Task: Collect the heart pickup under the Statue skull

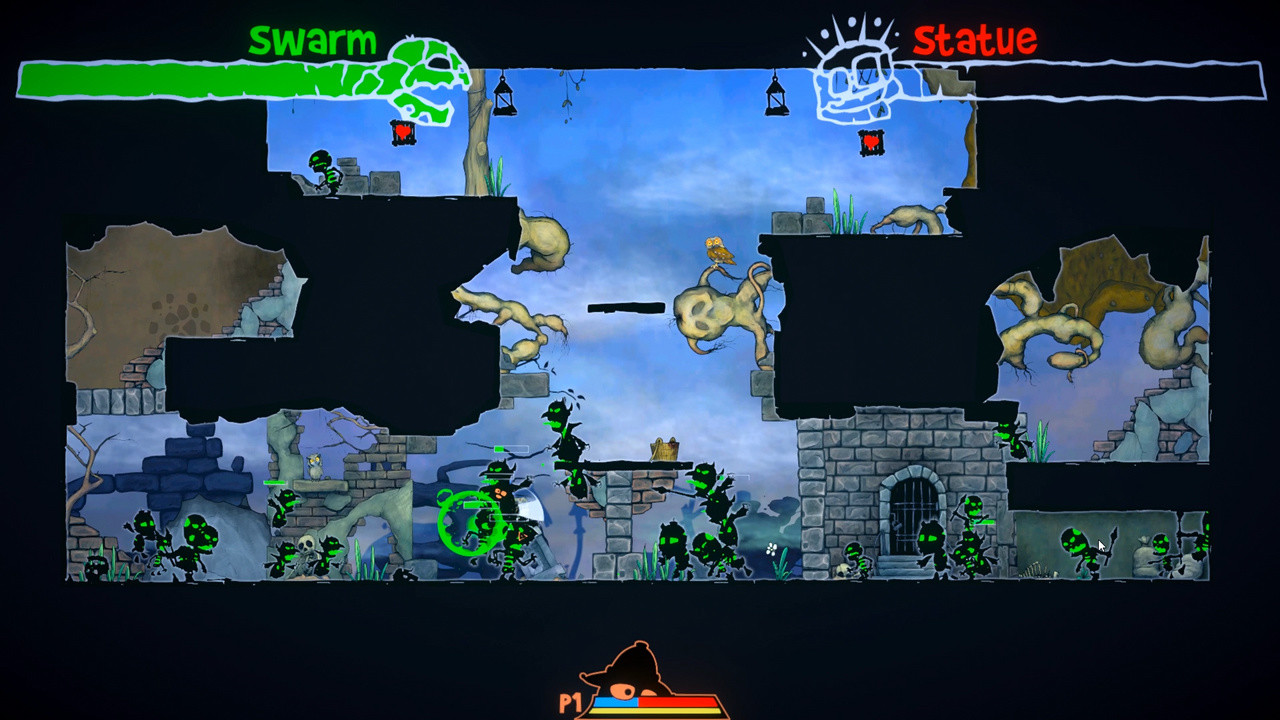Action: 870,142
